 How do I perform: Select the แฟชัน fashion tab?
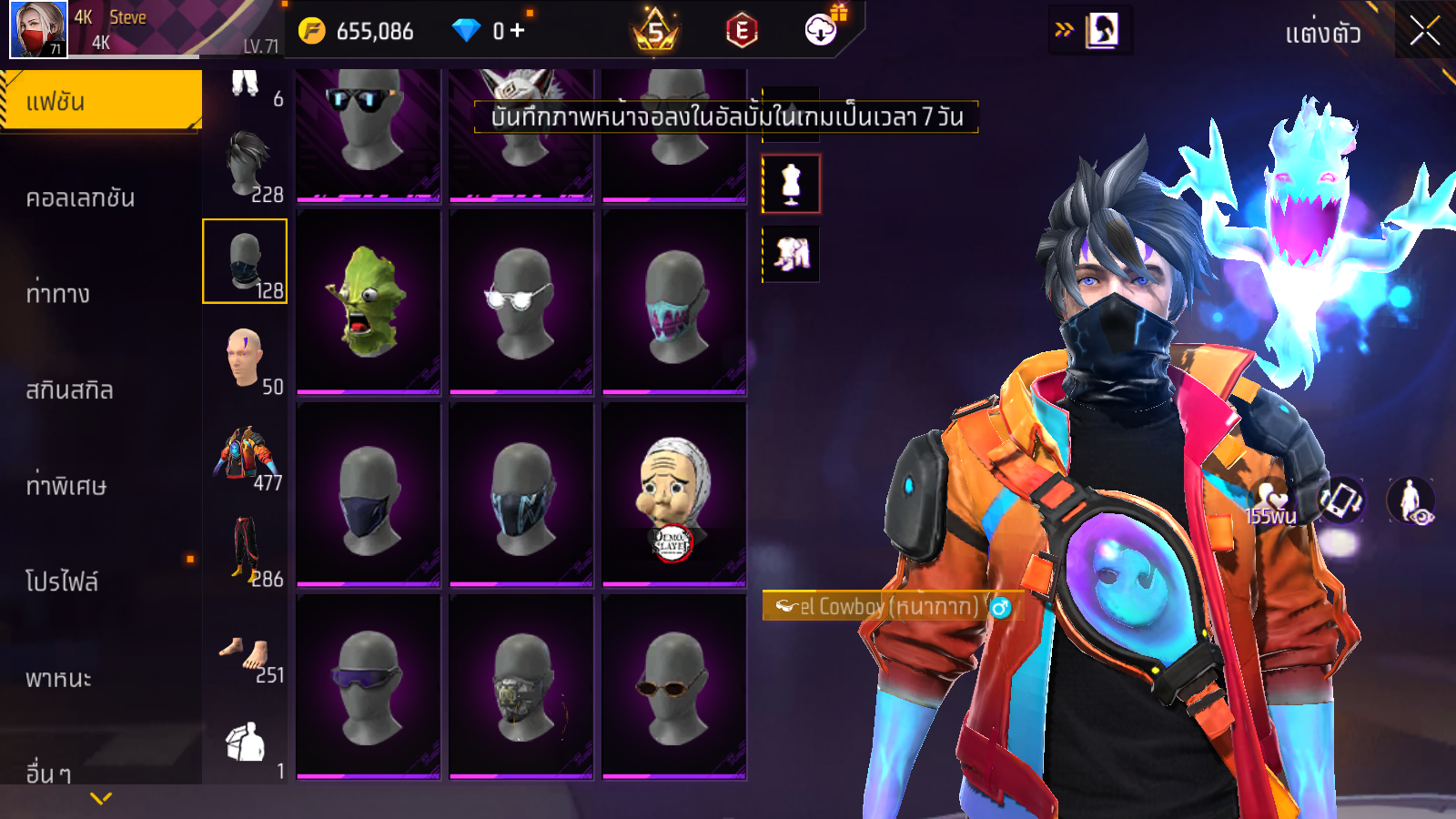(x=100, y=101)
